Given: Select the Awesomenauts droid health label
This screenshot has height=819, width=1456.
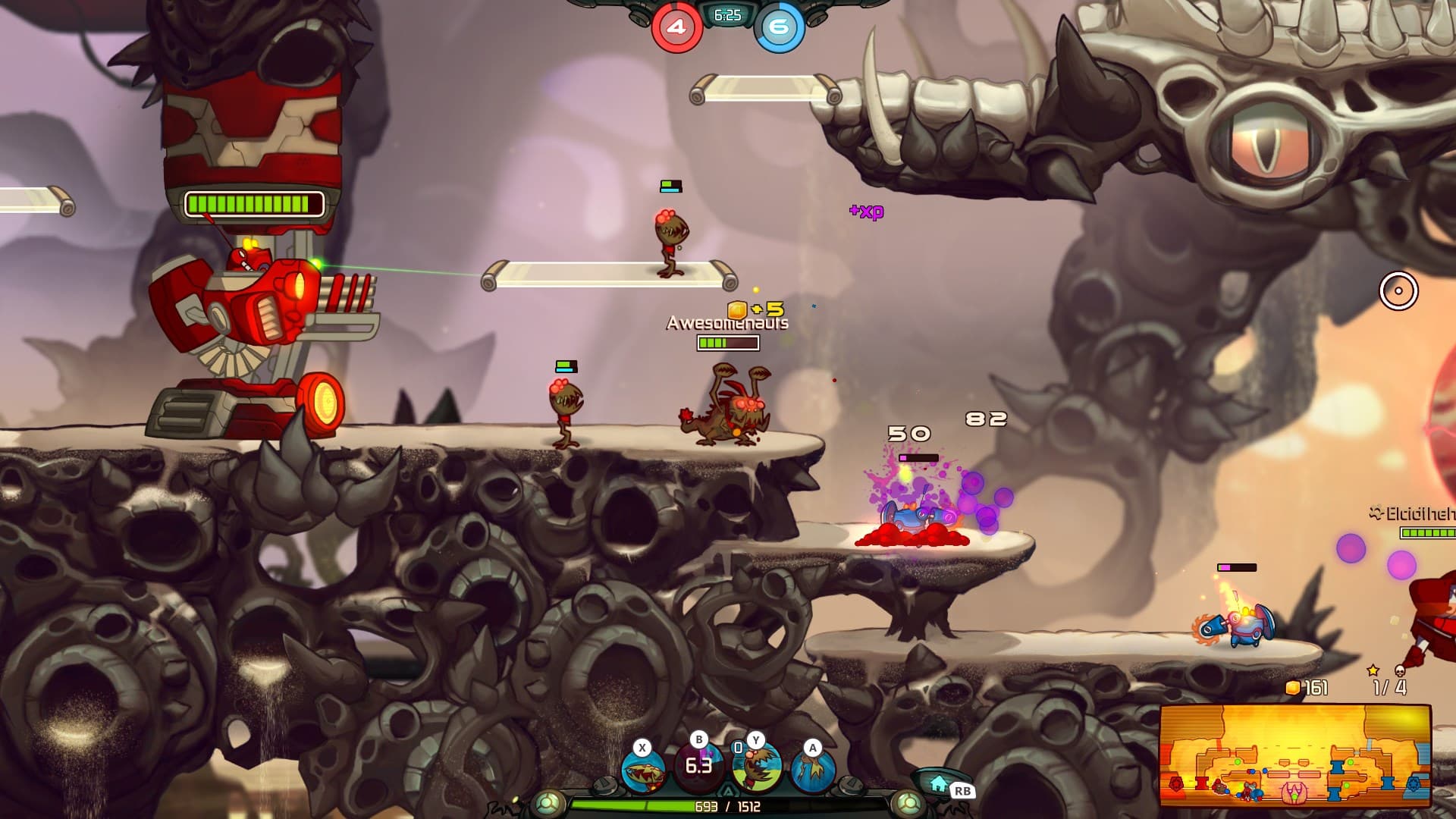Looking at the screenshot, I should [x=726, y=322].
